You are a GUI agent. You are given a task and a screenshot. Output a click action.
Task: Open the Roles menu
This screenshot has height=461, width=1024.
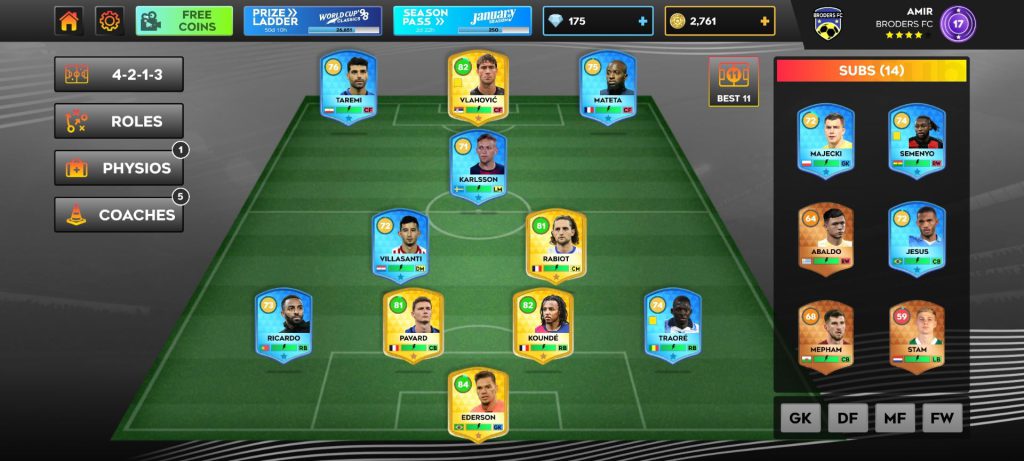[x=119, y=122]
